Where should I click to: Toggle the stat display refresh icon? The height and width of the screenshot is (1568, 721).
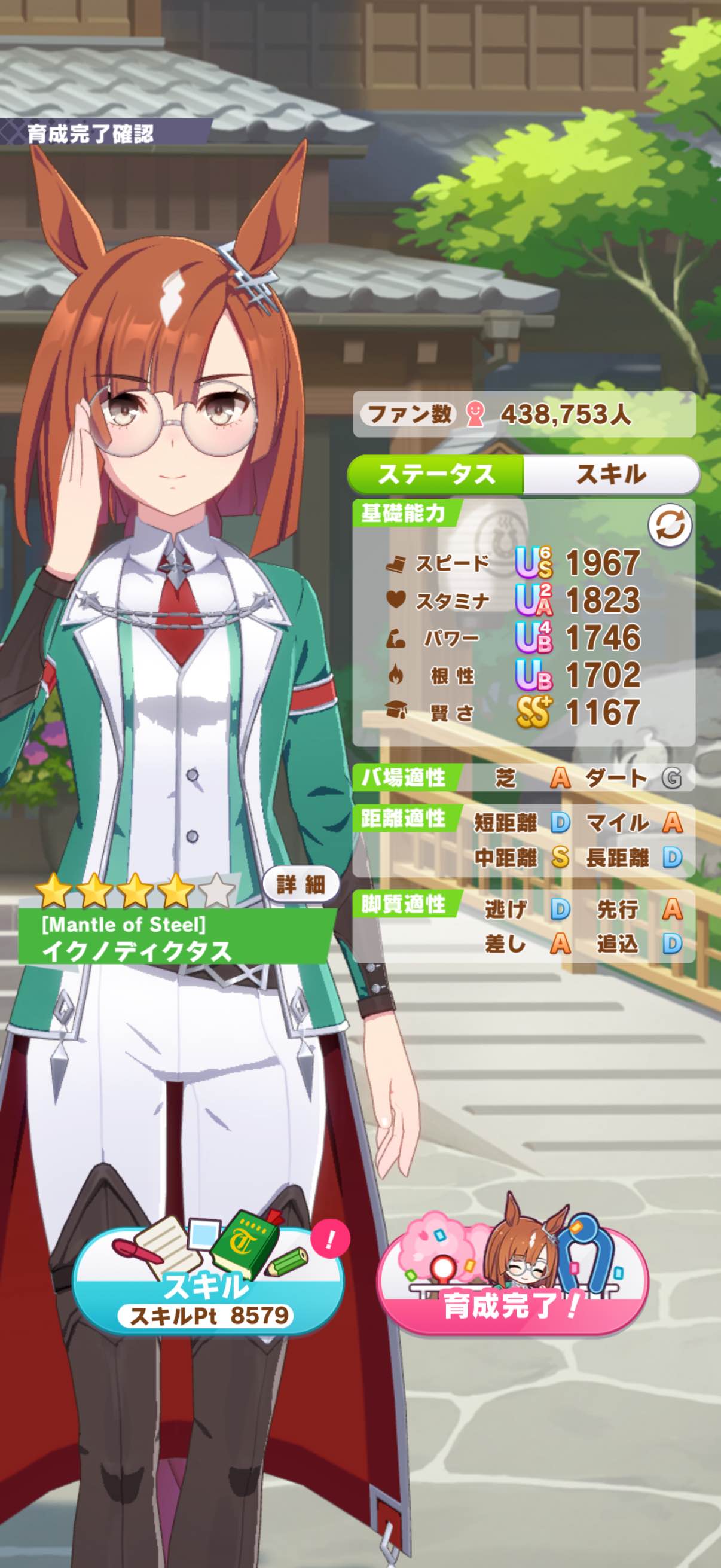click(x=669, y=526)
